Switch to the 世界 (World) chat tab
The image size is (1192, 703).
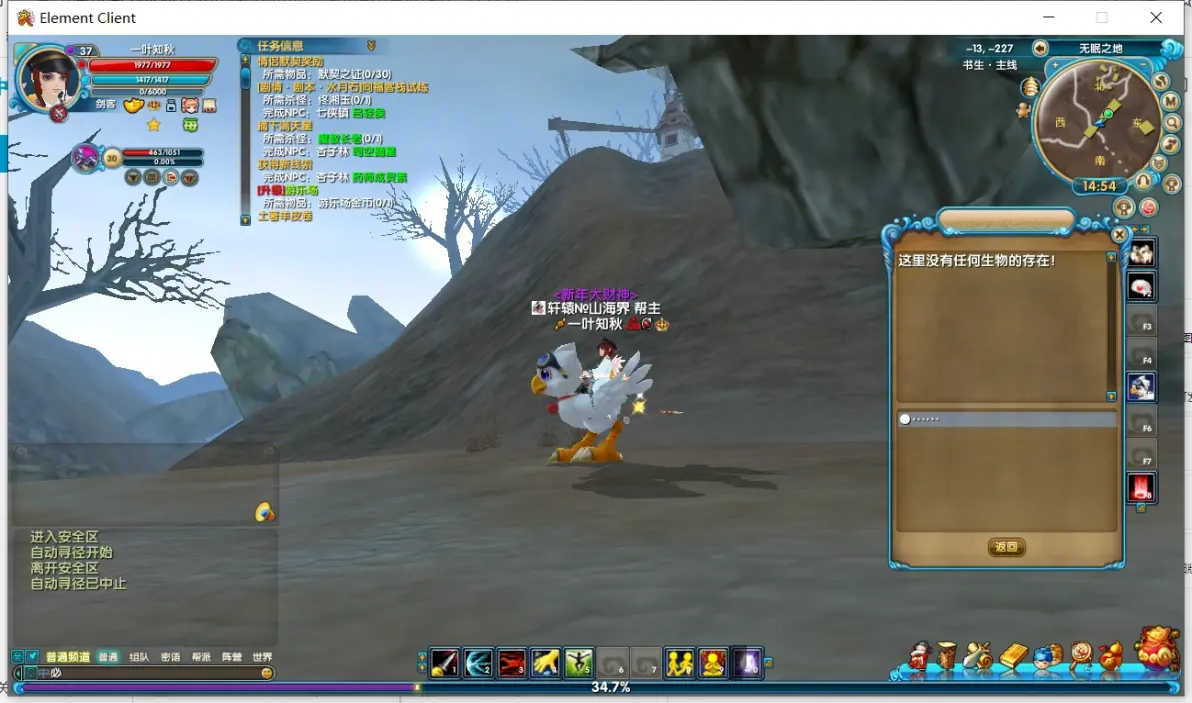[262, 657]
